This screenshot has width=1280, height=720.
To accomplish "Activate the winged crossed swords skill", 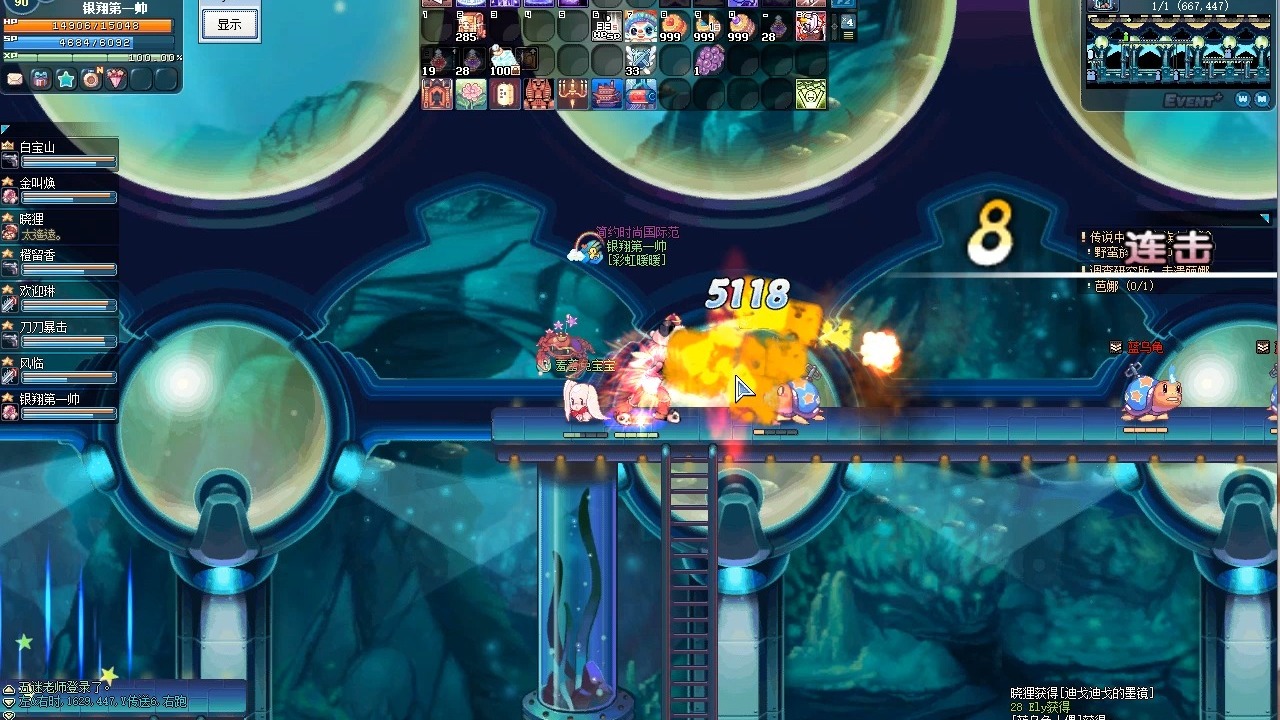I will click(640, 60).
